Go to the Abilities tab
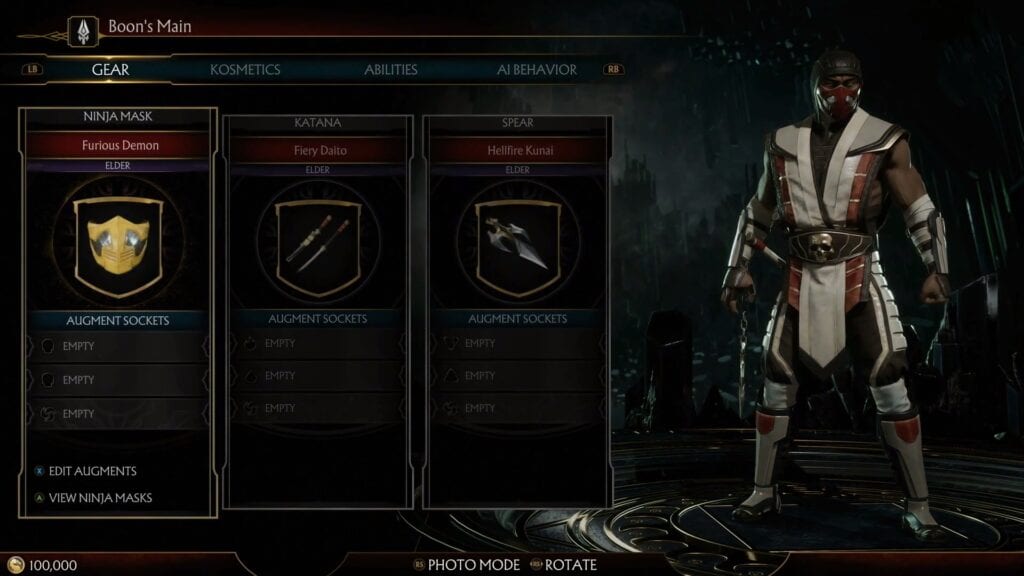This screenshot has height=576, width=1024. (x=390, y=70)
